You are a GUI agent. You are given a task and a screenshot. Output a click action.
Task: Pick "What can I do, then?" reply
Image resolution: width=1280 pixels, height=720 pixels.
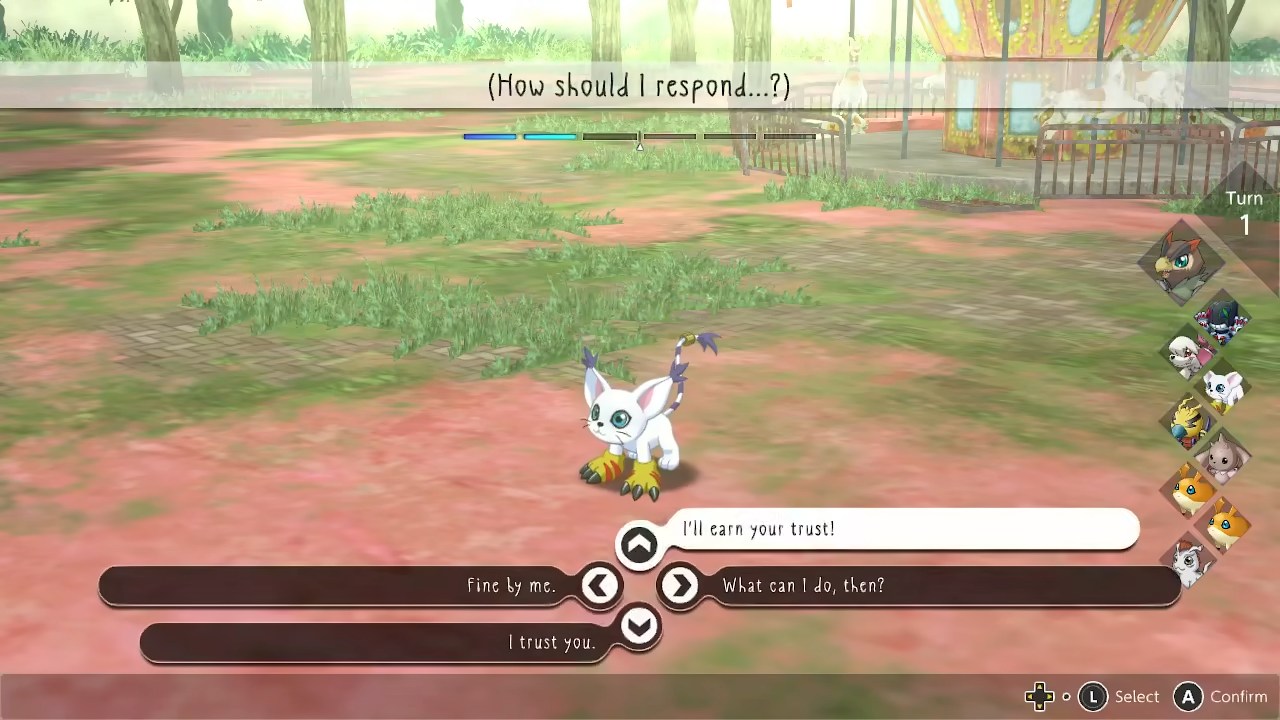[x=804, y=586]
